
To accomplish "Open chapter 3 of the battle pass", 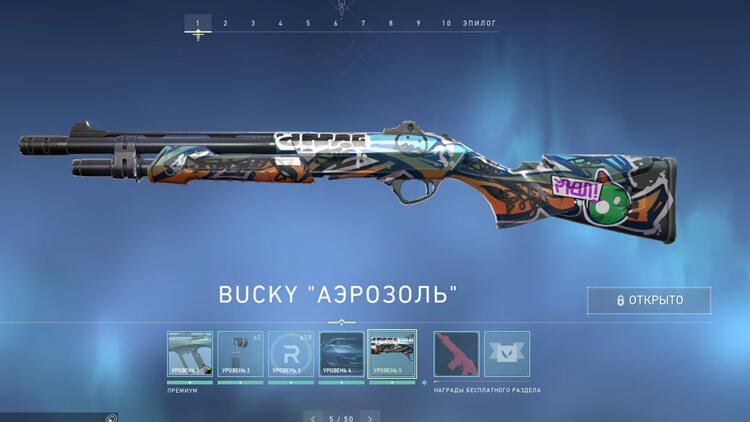I will (x=252, y=23).
